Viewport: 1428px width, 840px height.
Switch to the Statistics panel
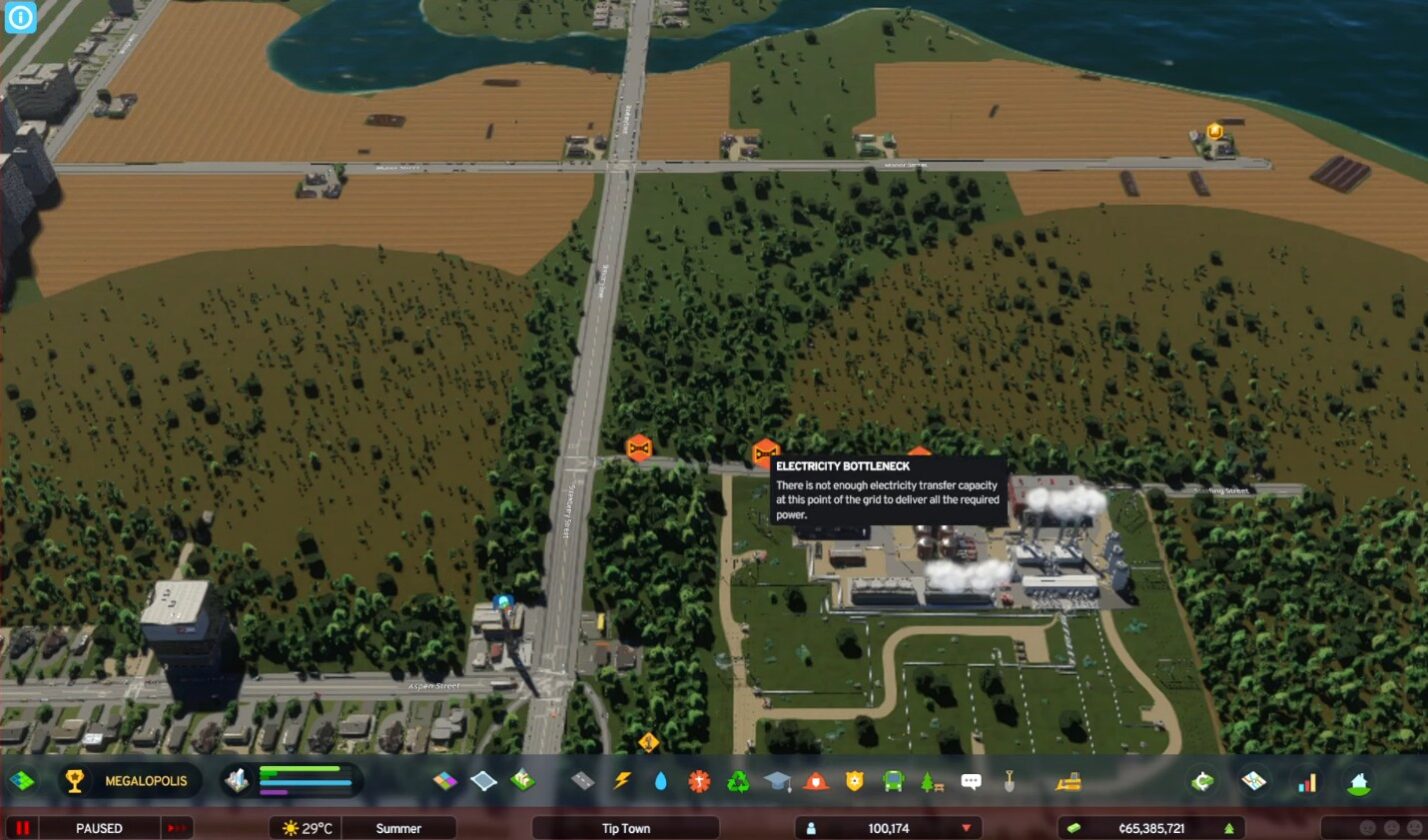[x=1308, y=780]
